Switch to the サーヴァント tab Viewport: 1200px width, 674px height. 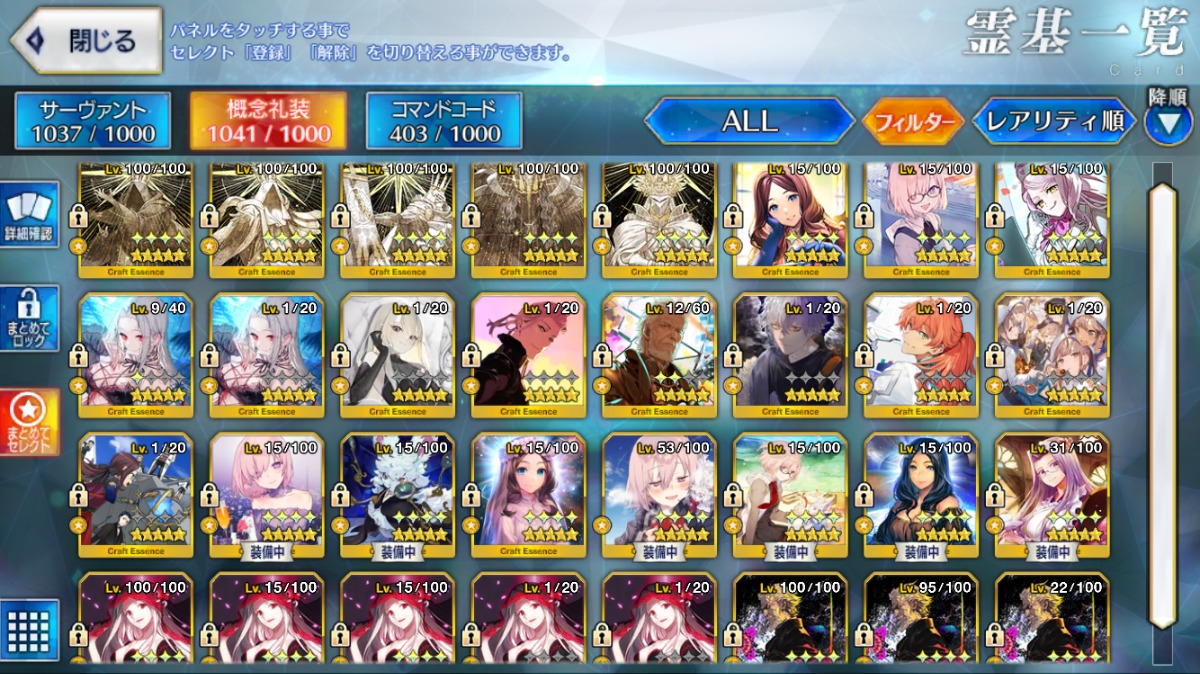(92, 122)
